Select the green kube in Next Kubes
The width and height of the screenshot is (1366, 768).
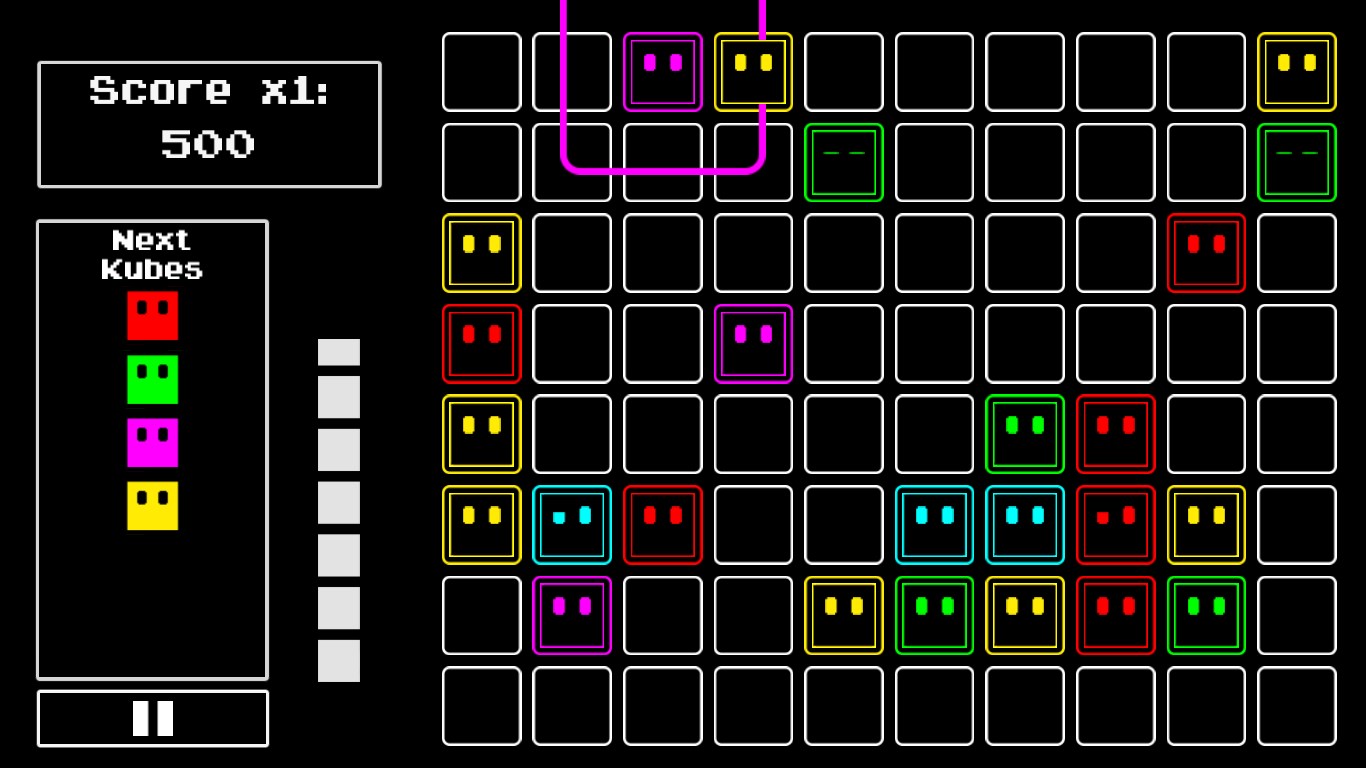point(152,379)
